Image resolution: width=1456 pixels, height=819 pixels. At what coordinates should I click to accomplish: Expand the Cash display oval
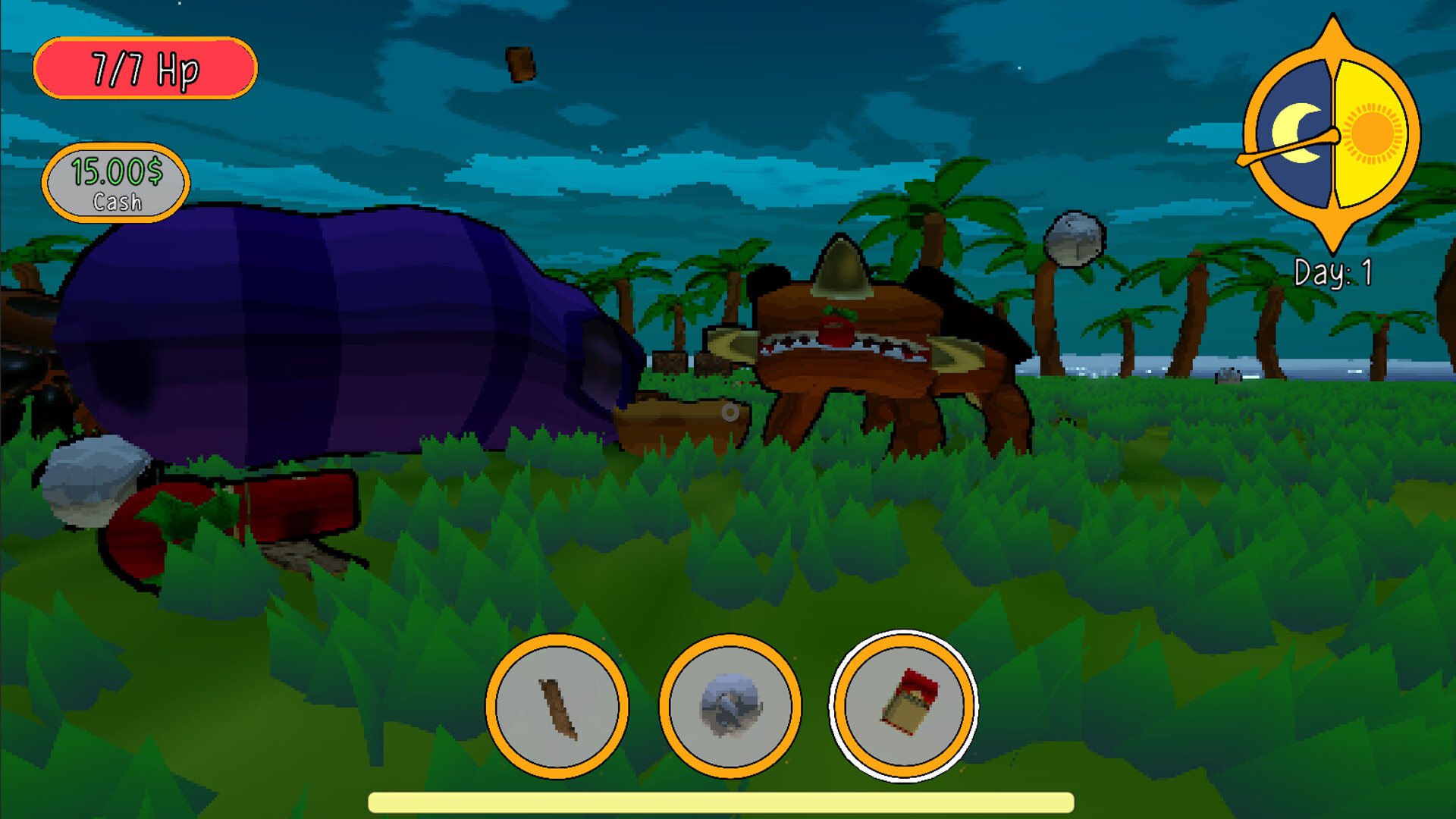click(x=115, y=184)
